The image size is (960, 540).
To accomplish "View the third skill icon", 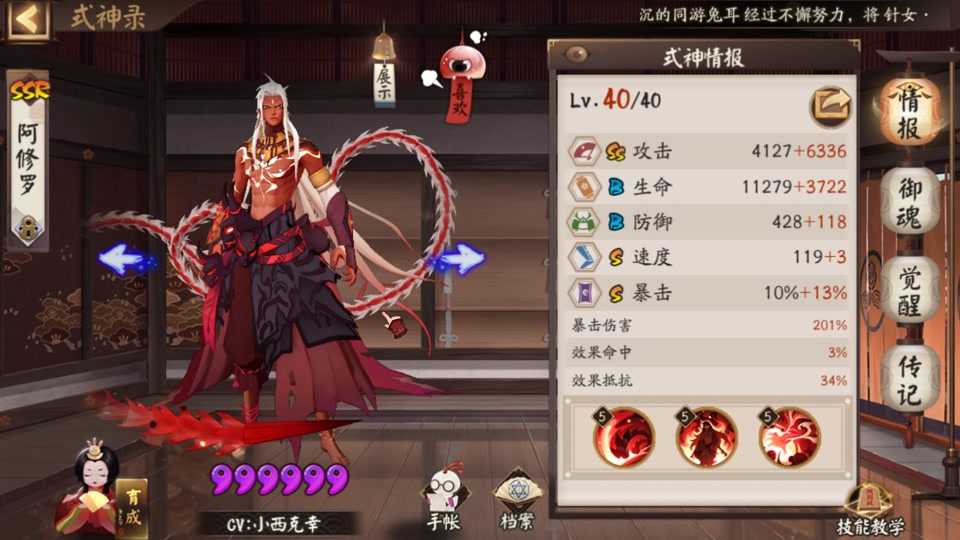I will [789, 437].
